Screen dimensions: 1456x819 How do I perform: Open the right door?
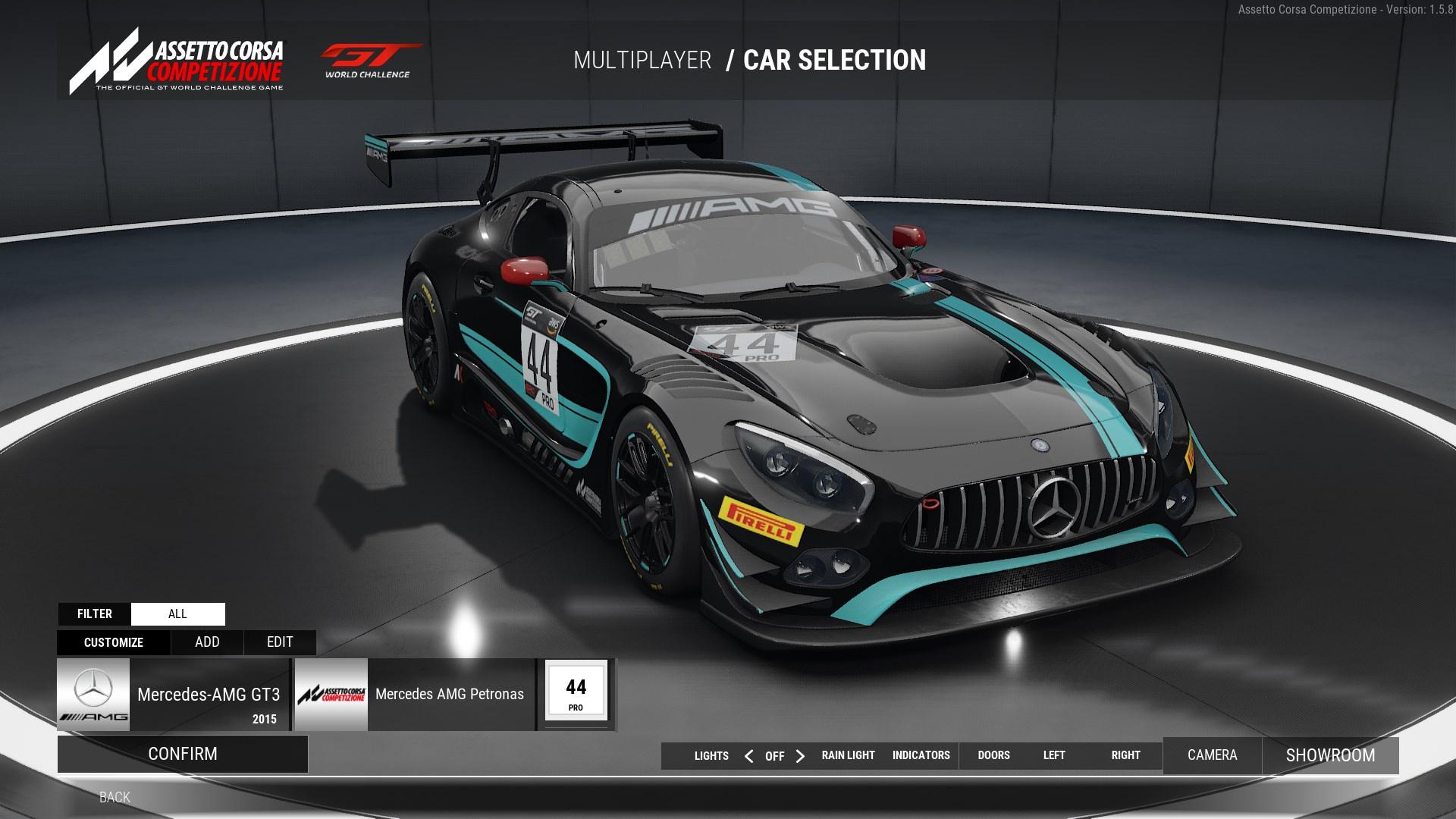tap(1125, 755)
